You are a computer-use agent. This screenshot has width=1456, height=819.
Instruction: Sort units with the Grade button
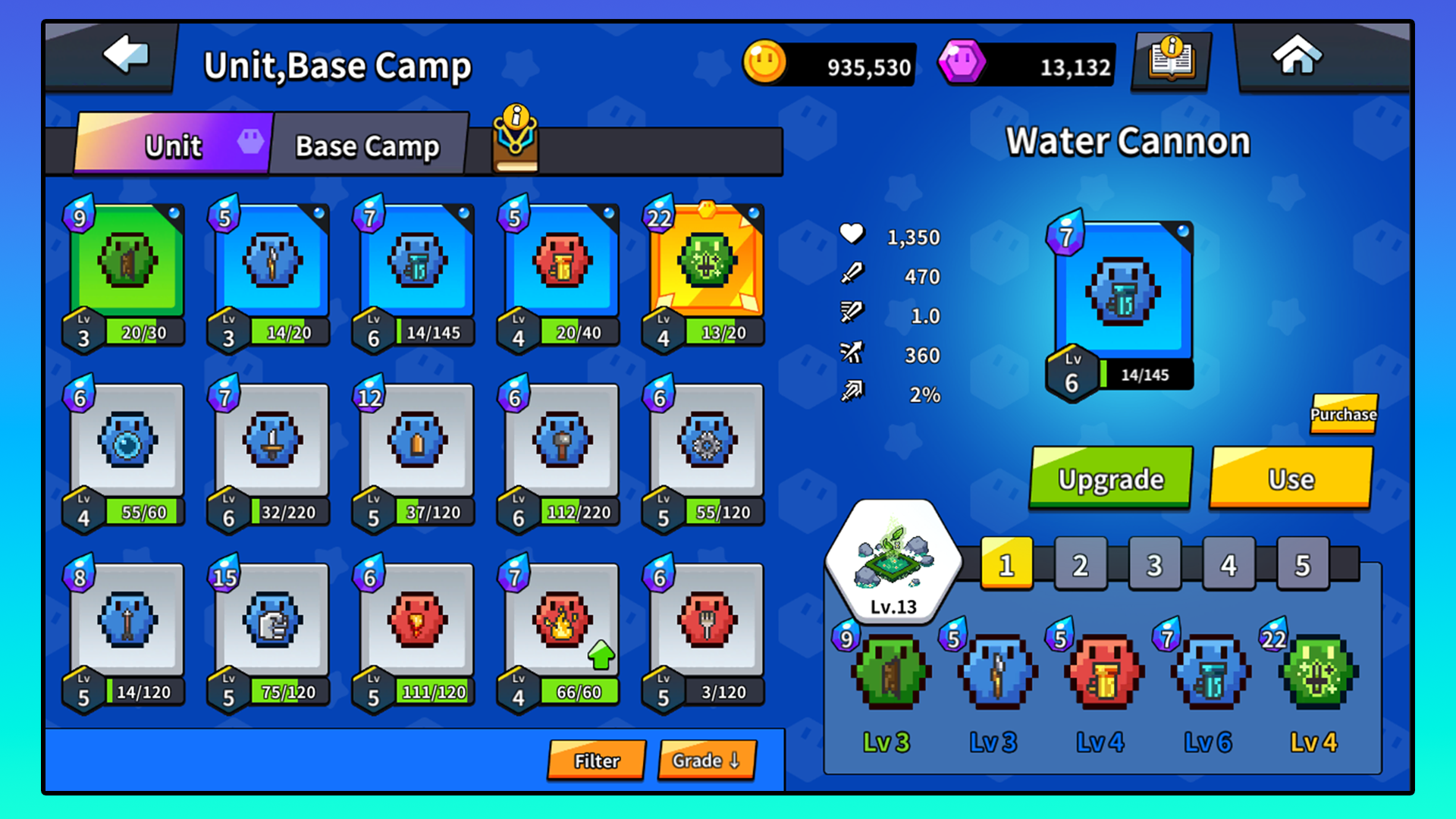[705, 760]
